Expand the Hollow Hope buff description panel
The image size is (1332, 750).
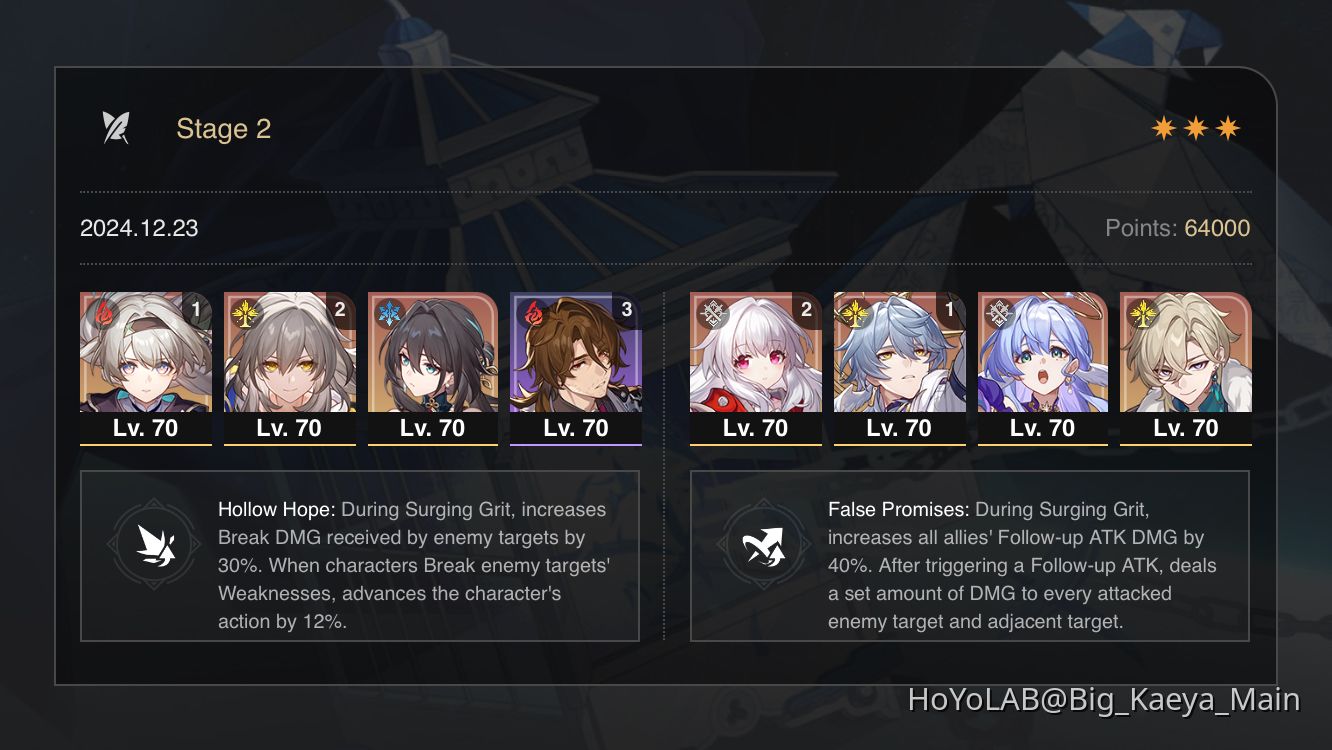359,554
